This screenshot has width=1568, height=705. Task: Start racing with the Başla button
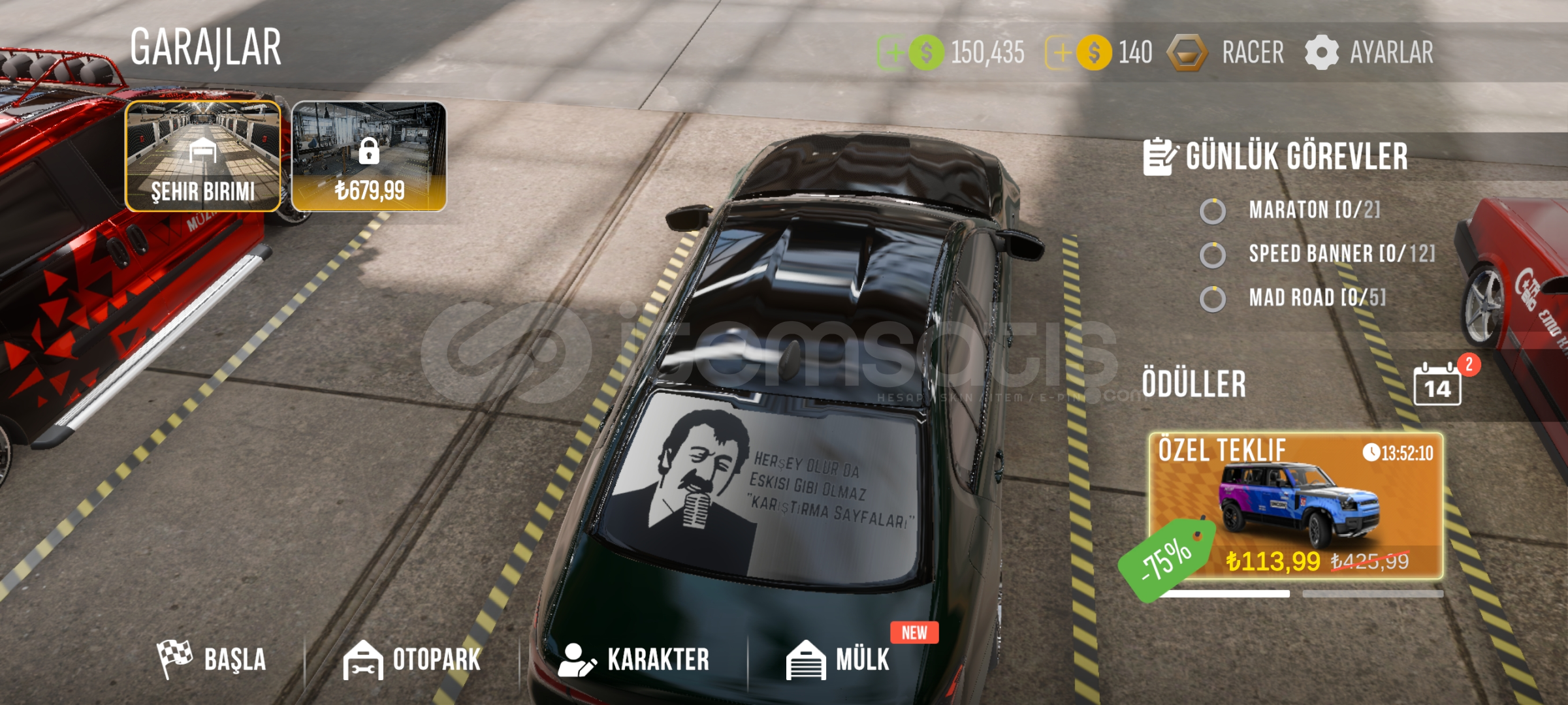tap(212, 659)
